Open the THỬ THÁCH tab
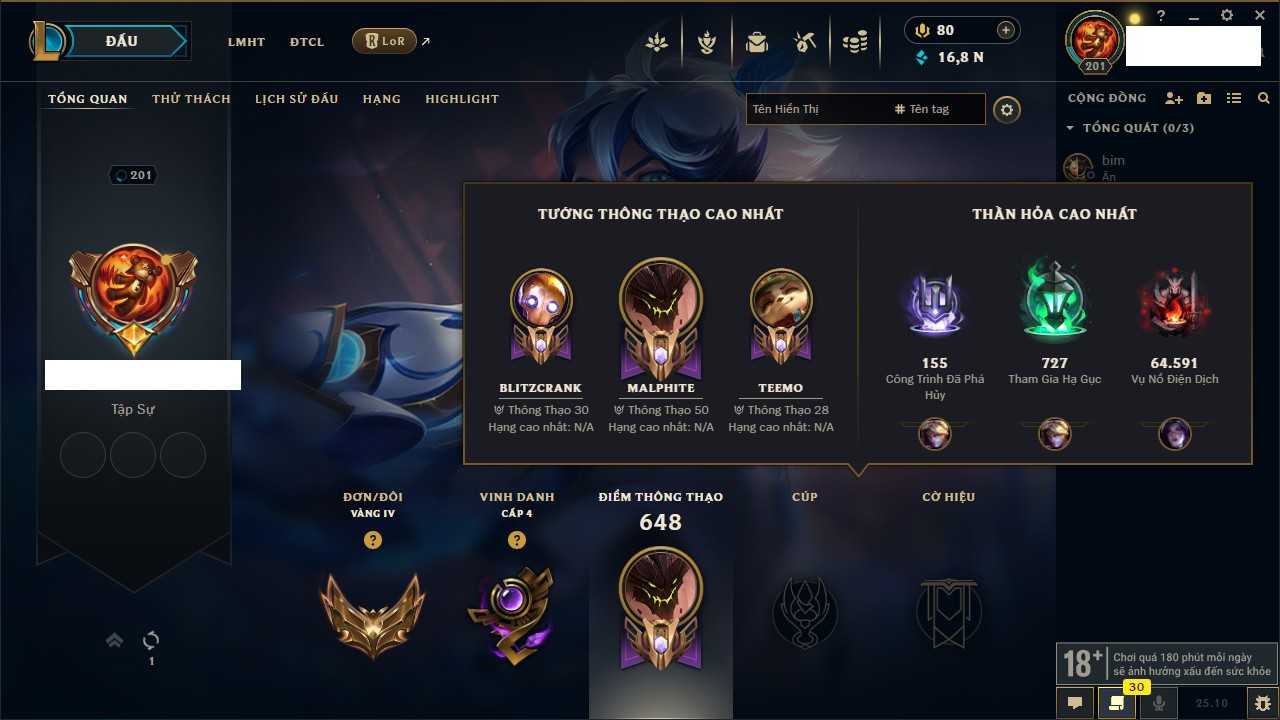 [x=191, y=99]
